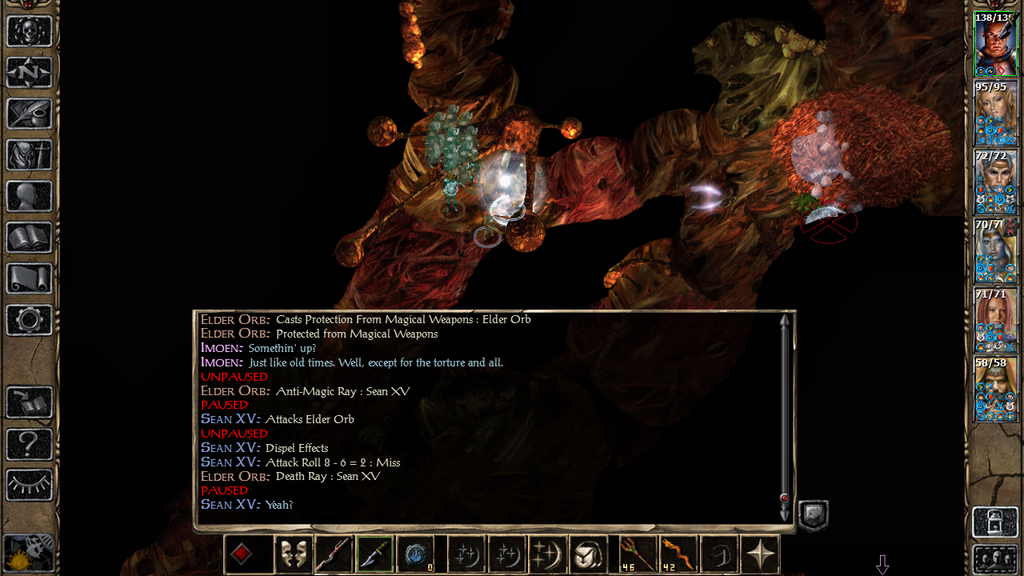Use the quick item wand with 46 charges
The height and width of the screenshot is (576, 1024).
[634, 555]
